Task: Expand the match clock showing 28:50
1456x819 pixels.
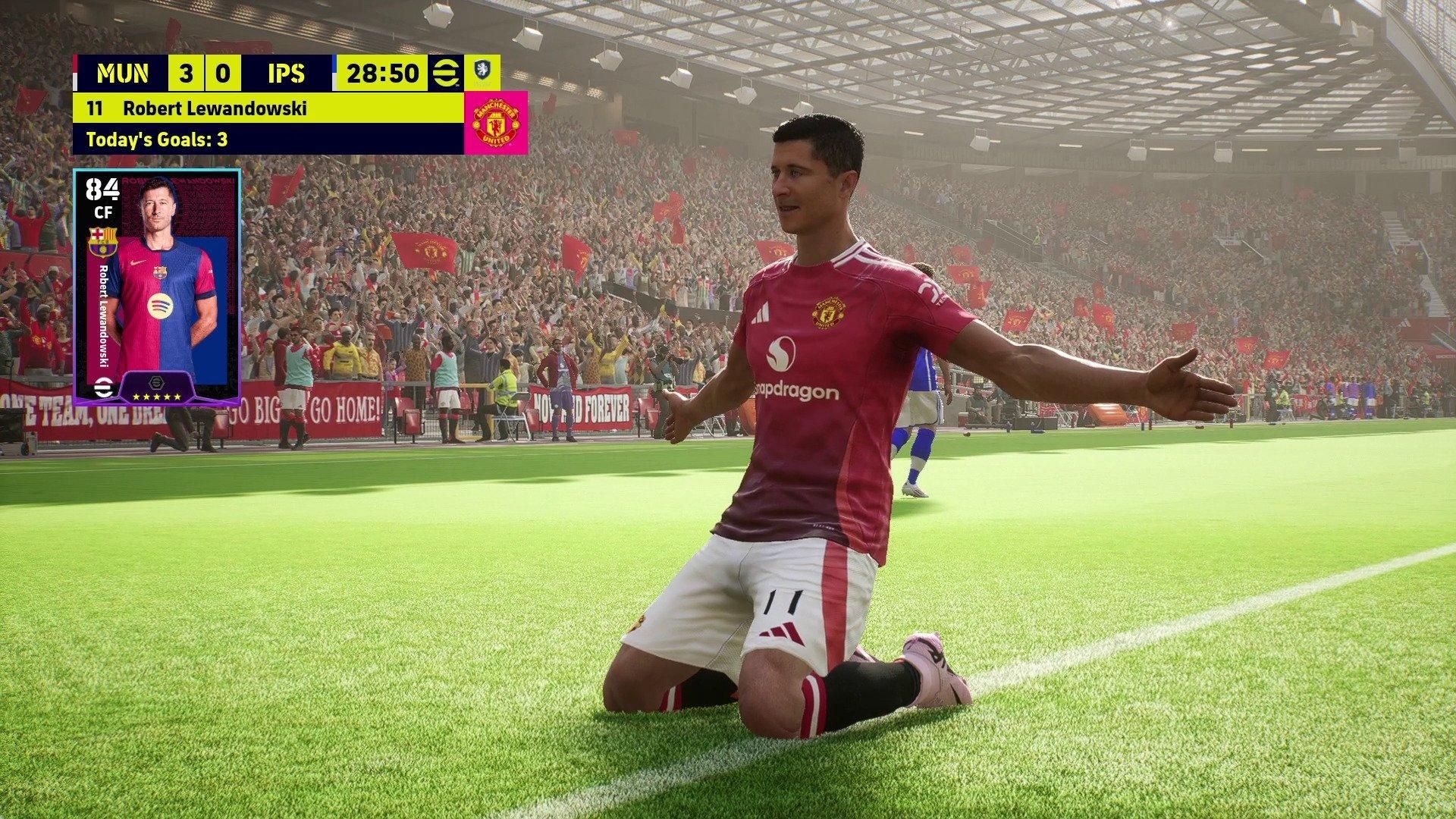Action: pos(383,74)
